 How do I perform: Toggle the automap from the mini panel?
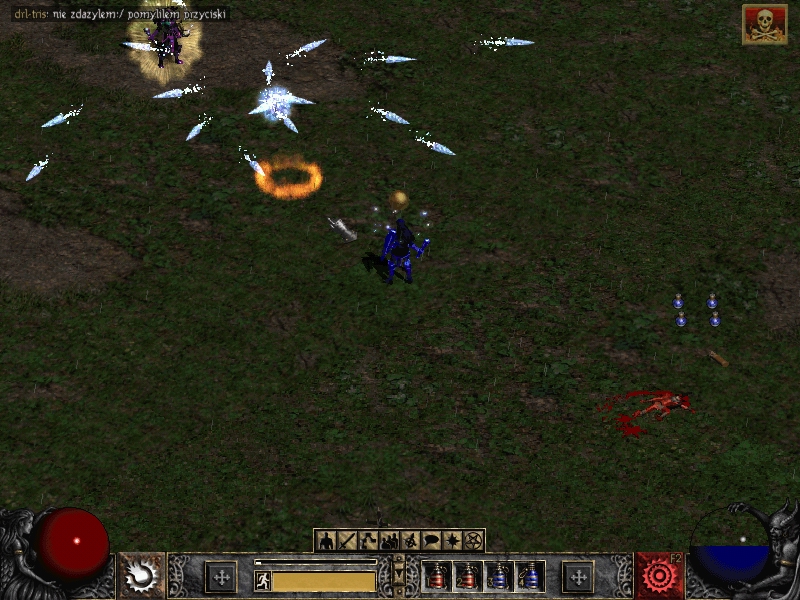[x=410, y=541]
